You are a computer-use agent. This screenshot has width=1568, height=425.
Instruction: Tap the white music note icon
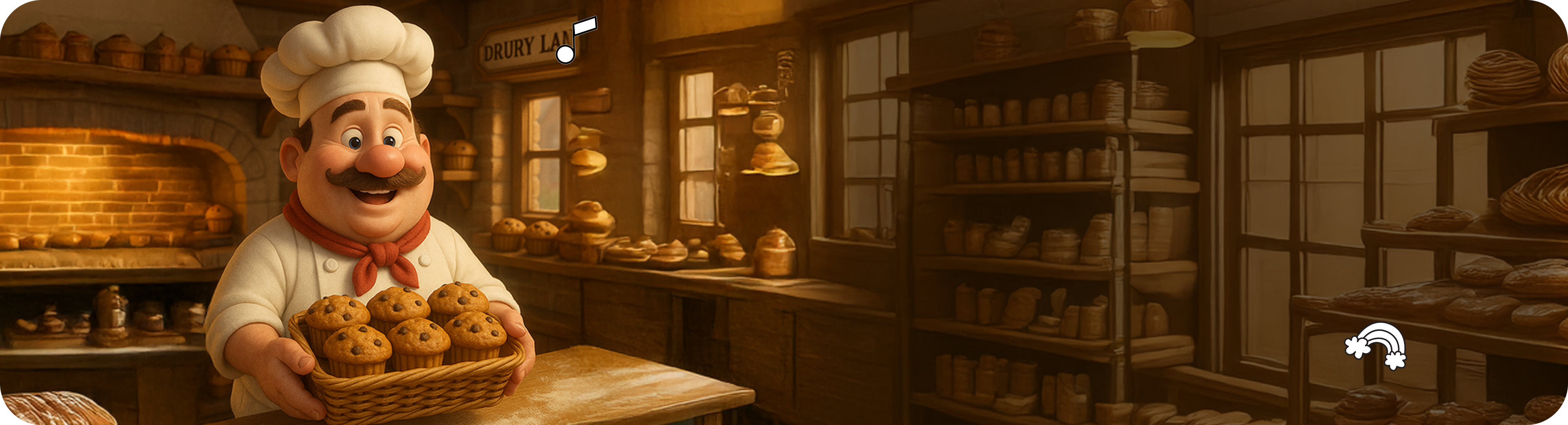click(575, 40)
